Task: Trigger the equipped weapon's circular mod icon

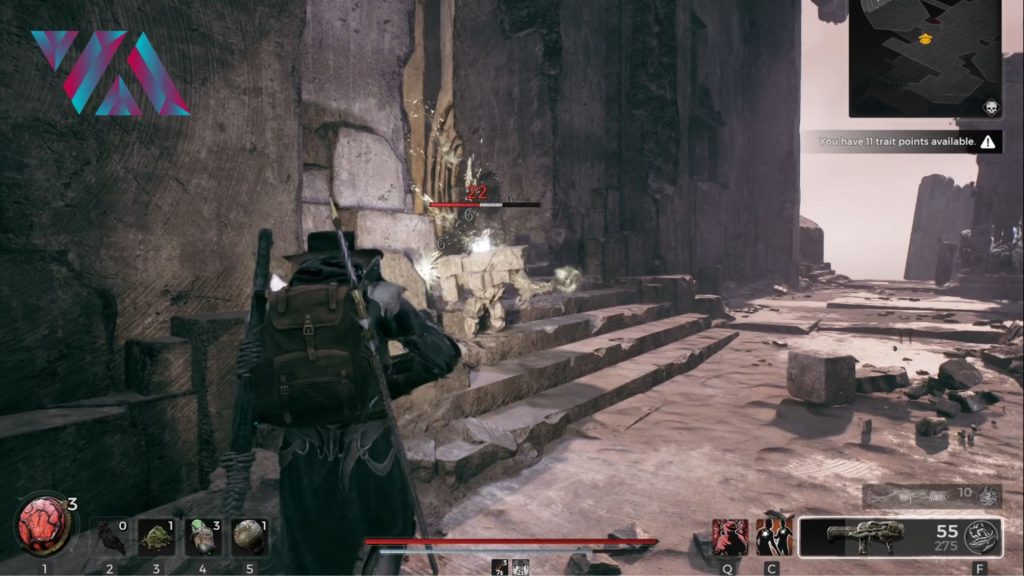Action: coord(980,538)
